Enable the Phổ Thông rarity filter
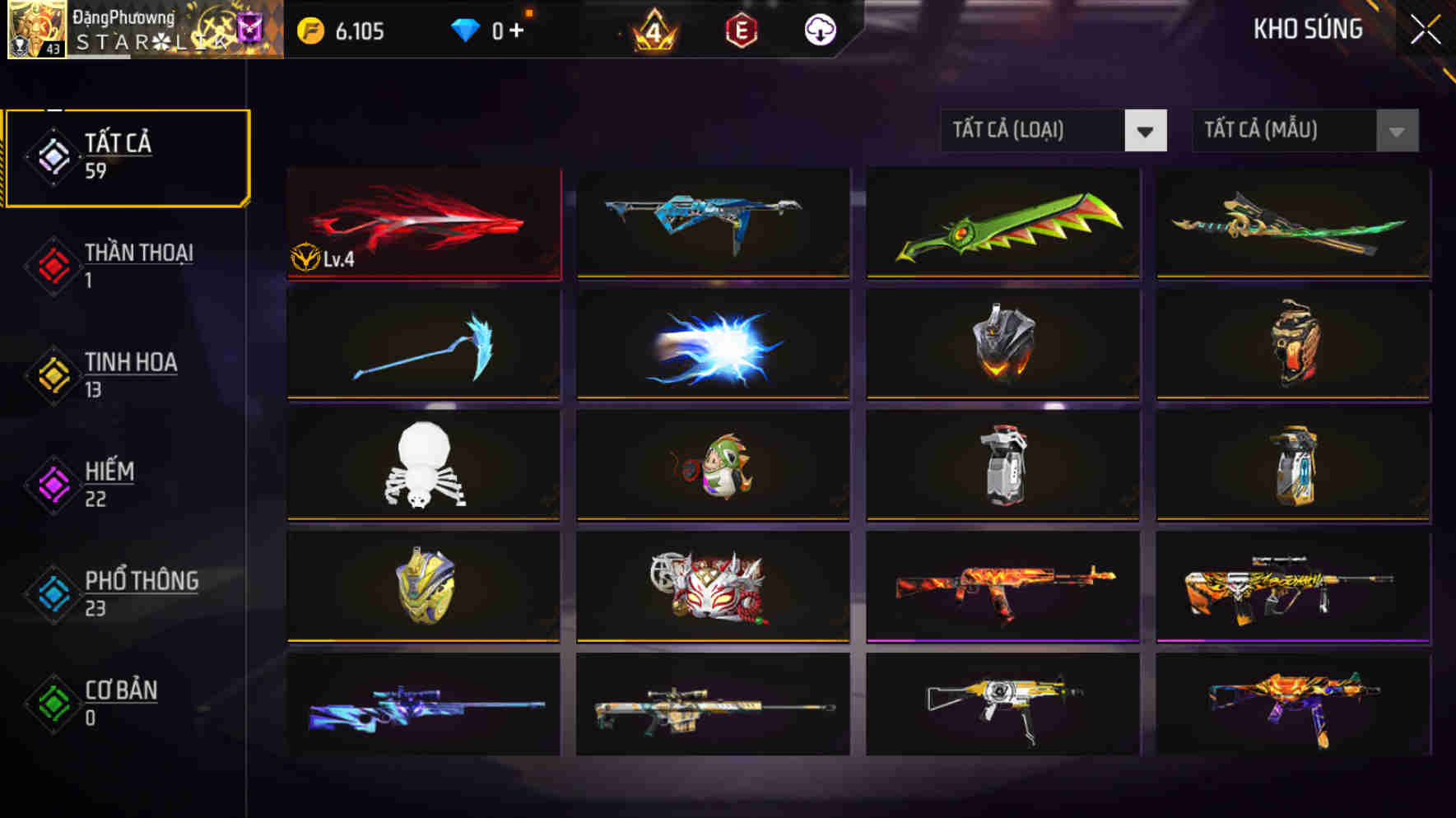The height and width of the screenshot is (818, 1456). (x=52, y=594)
